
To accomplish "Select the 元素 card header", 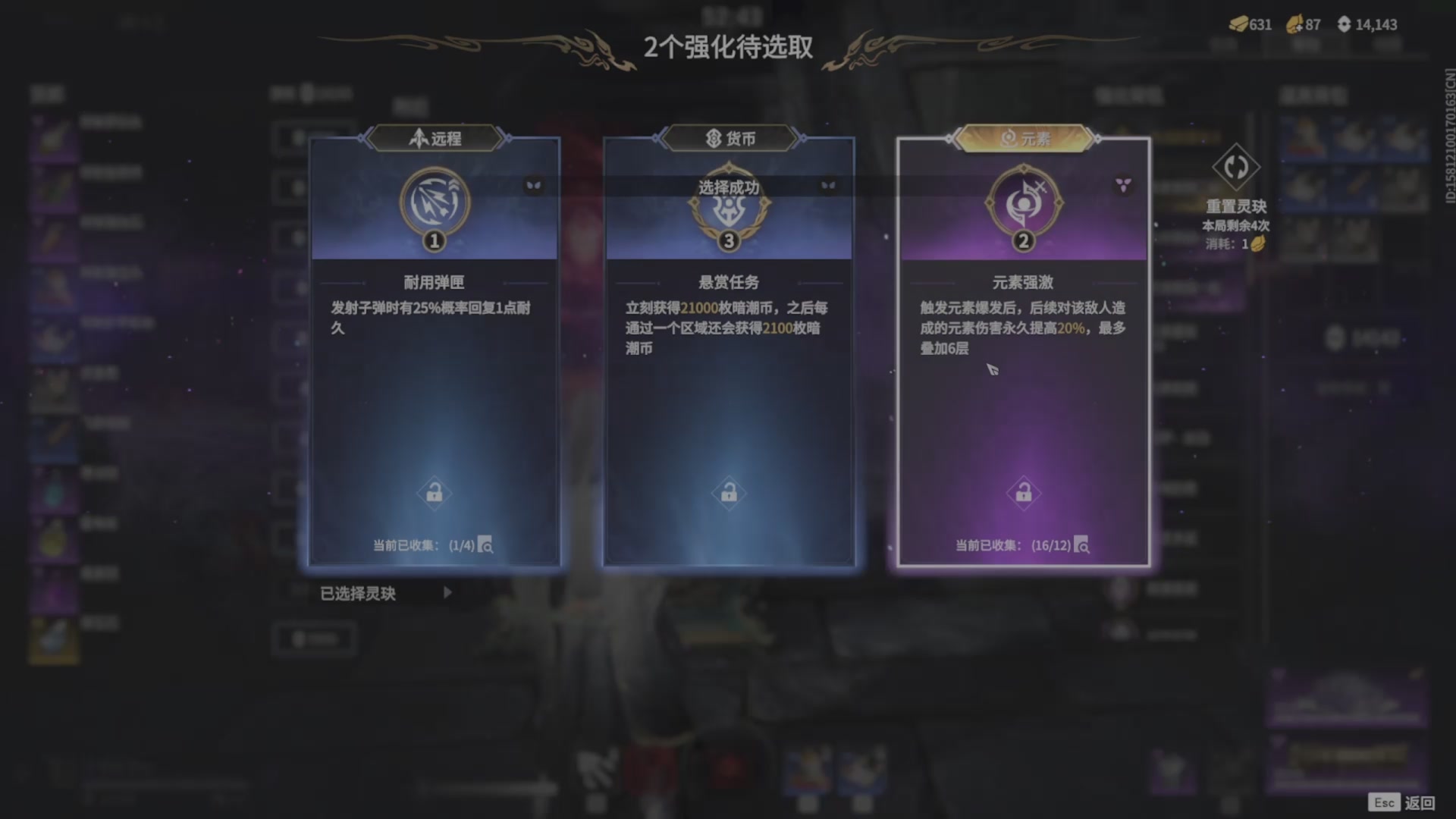I will (x=1022, y=137).
